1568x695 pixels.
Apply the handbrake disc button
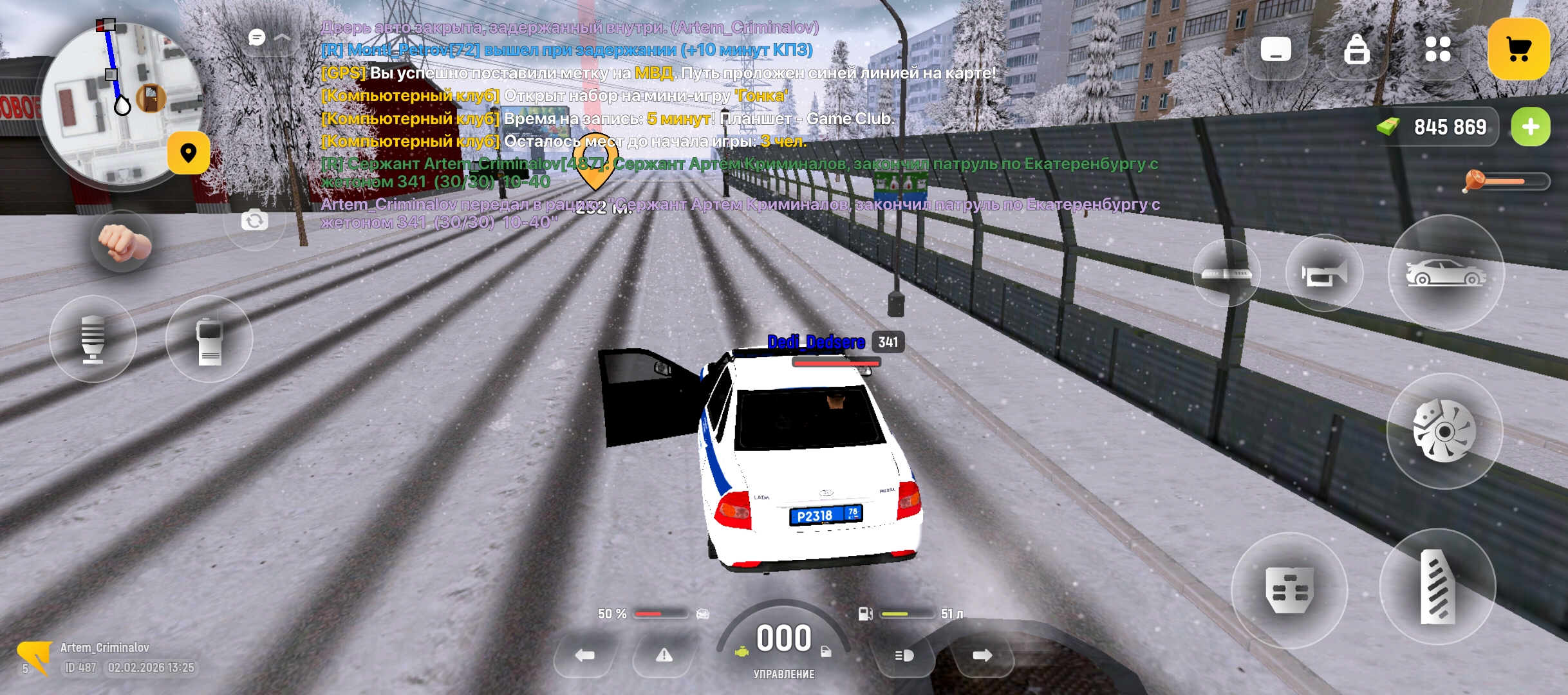click(1444, 431)
